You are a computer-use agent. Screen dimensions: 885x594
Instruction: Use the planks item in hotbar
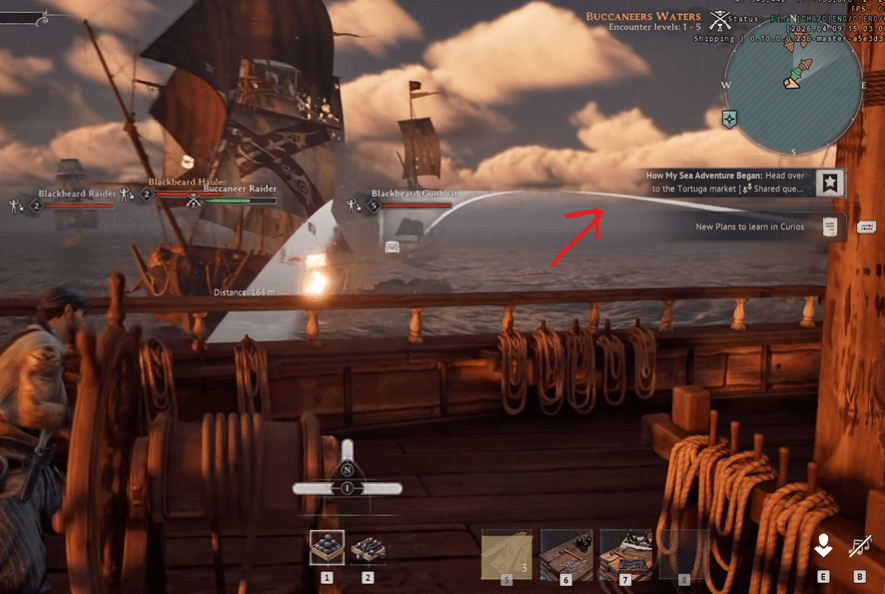tap(507, 554)
